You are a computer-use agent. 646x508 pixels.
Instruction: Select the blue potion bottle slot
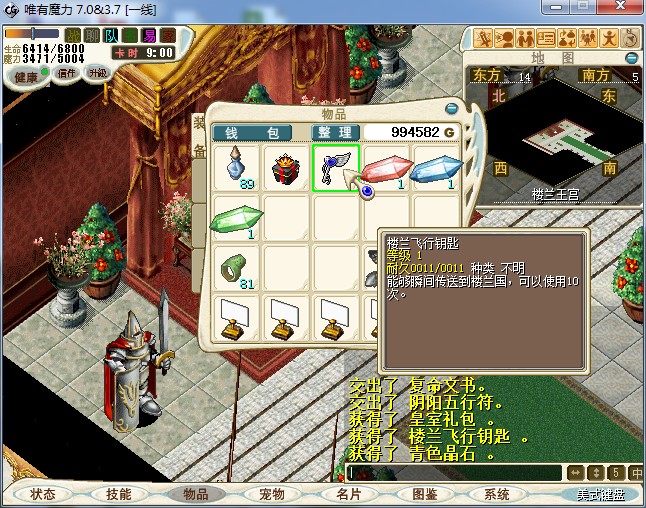pos(236,167)
